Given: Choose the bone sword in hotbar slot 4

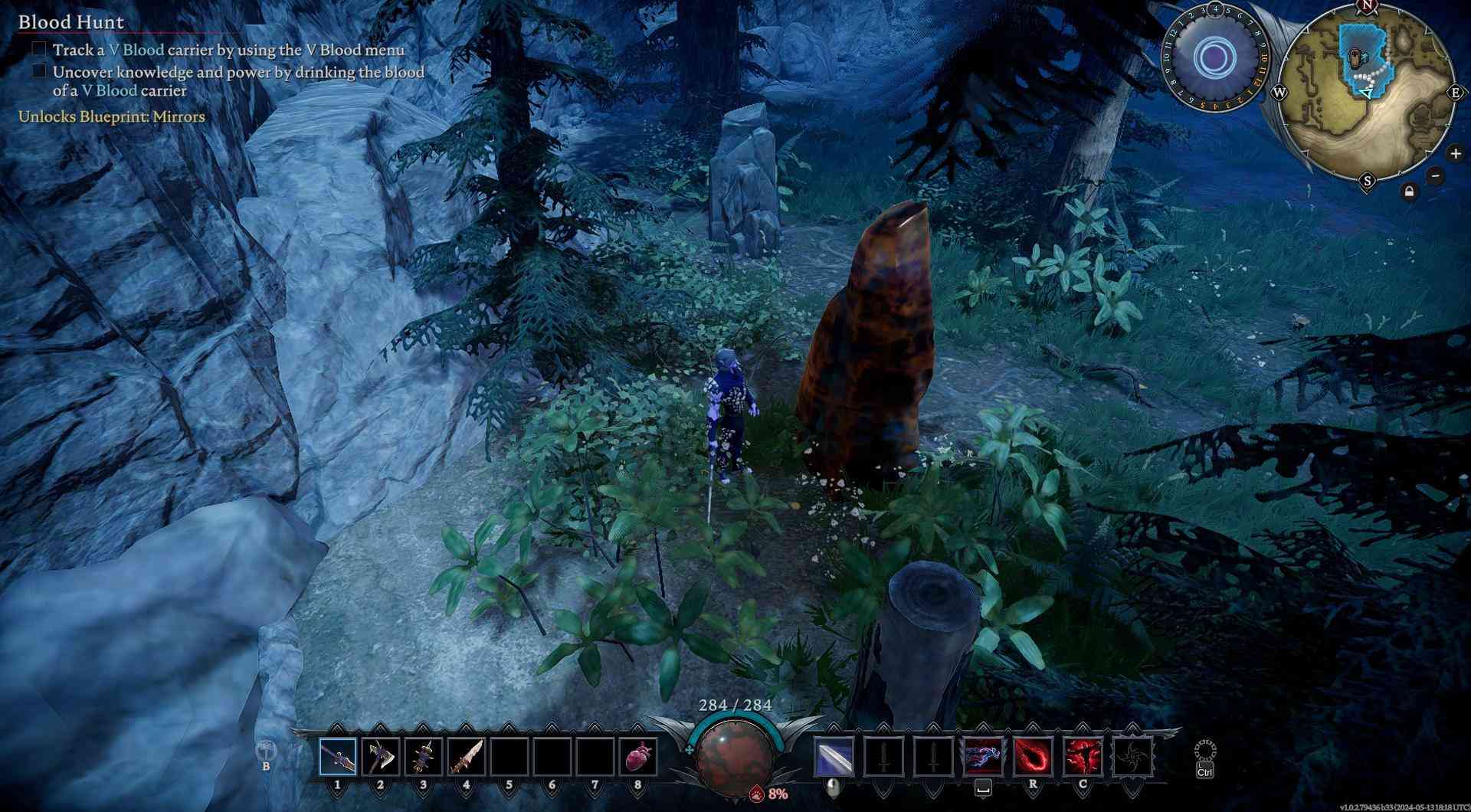Looking at the screenshot, I should click(467, 757).
